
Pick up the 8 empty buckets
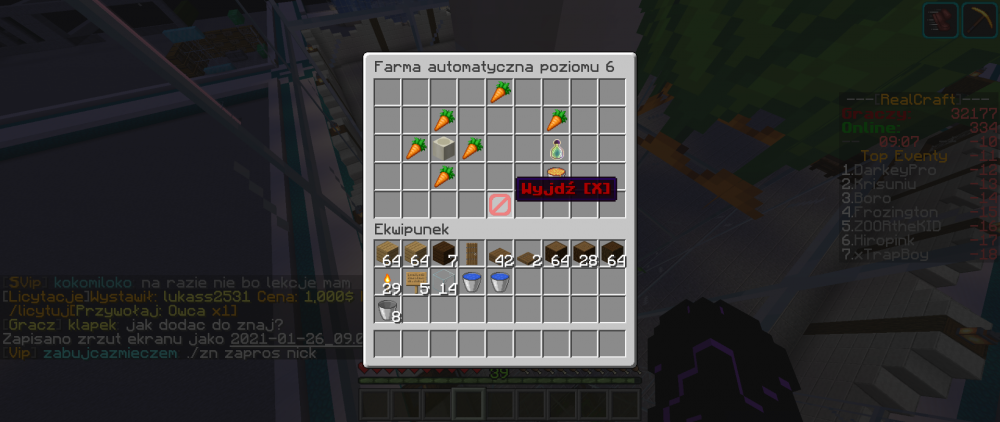388,310
